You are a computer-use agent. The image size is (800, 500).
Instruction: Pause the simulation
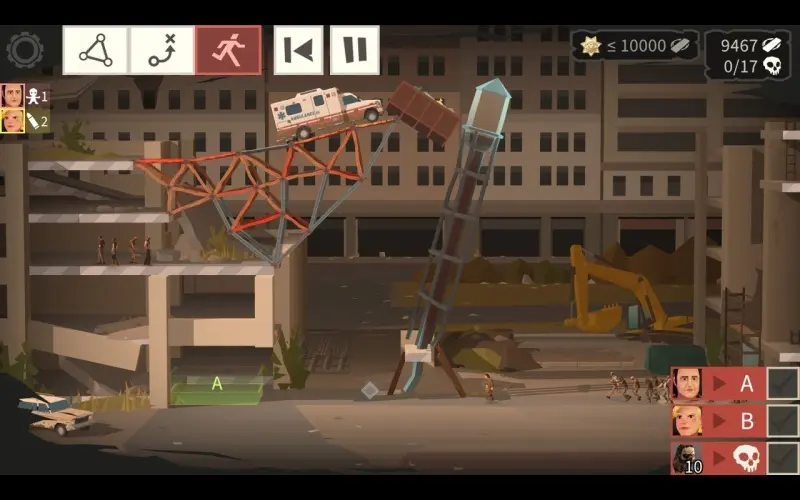click(x=355, y=50)
